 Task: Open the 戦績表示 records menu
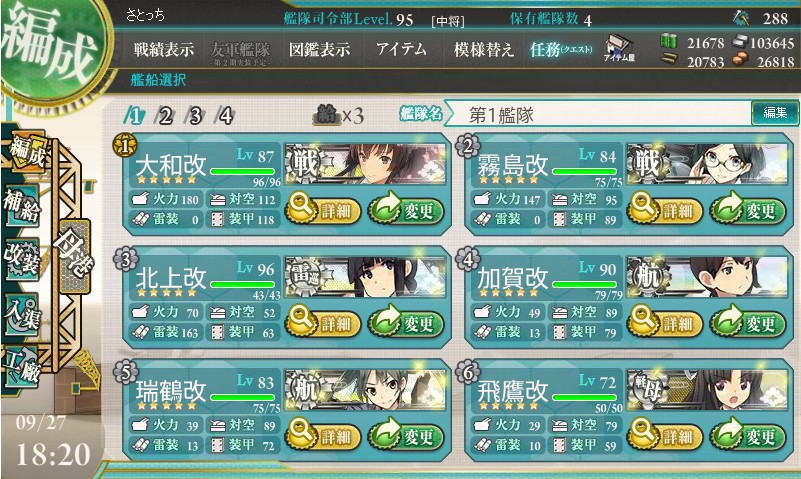165,50
